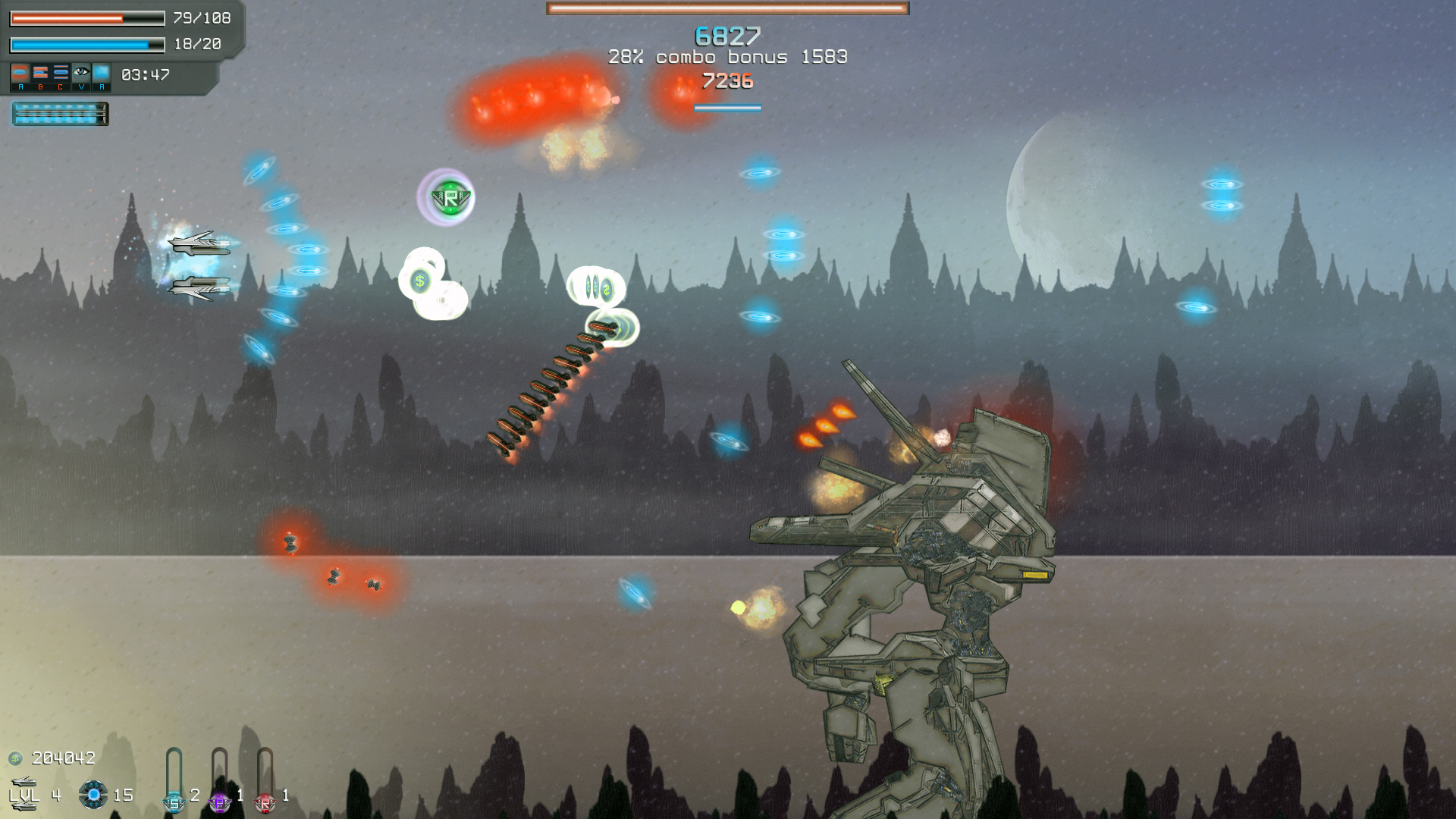Click the boss health bar at top center
Viewport: 1456px width, 819px height.
coord(726,9)
